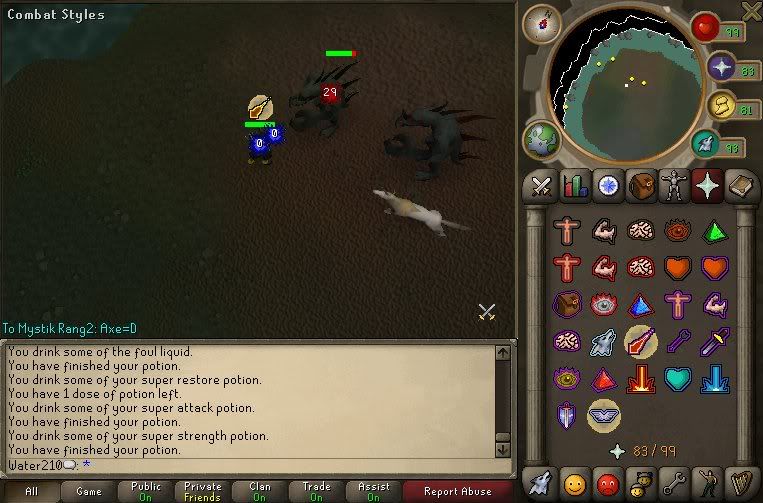This screenshot has height=503, width=763.
Task: Activate the wolf head prayer
Action: [x=603, y=342]
